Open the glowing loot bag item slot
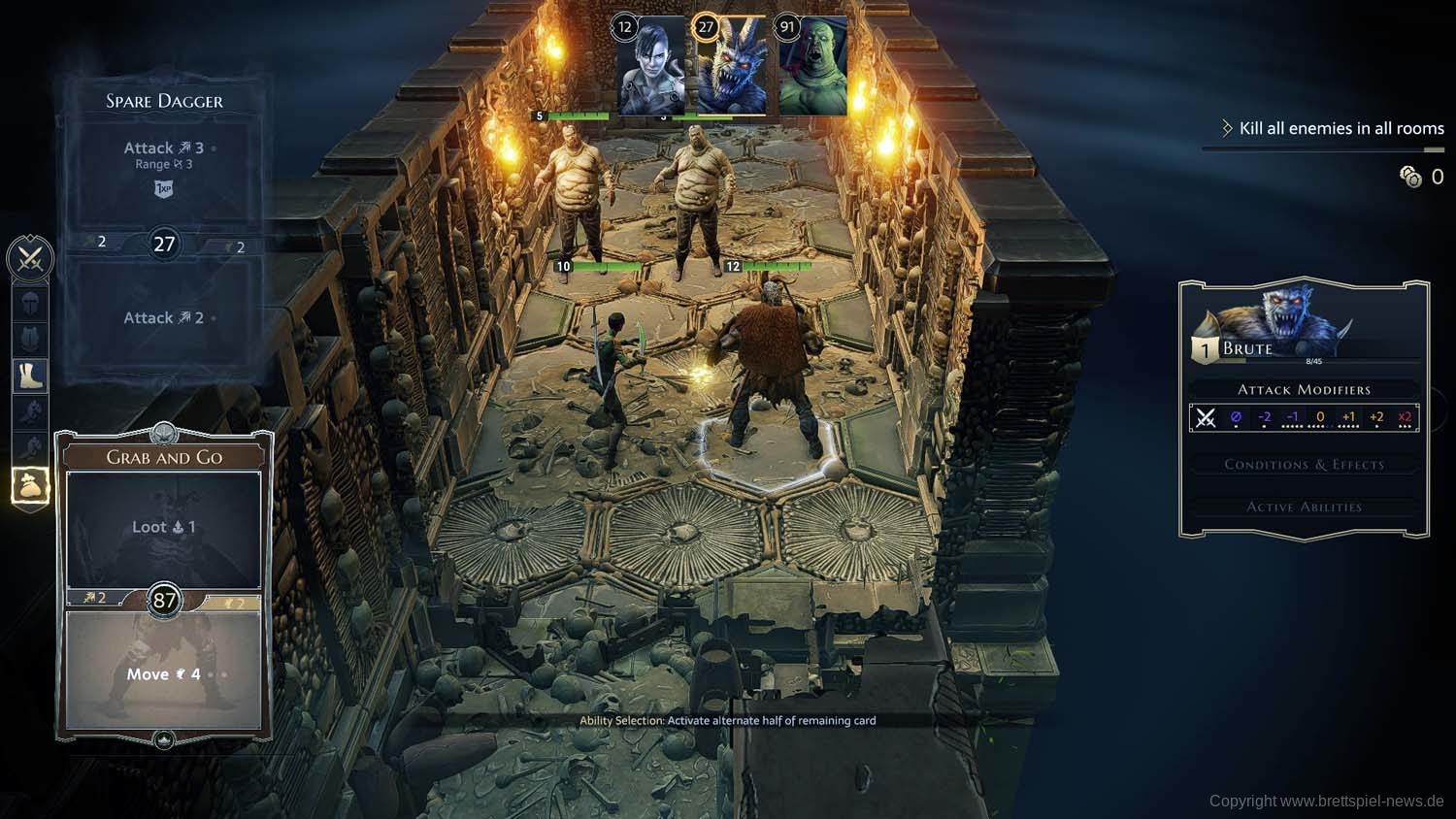Screen dimensions: 1456x819 point(30,485)
